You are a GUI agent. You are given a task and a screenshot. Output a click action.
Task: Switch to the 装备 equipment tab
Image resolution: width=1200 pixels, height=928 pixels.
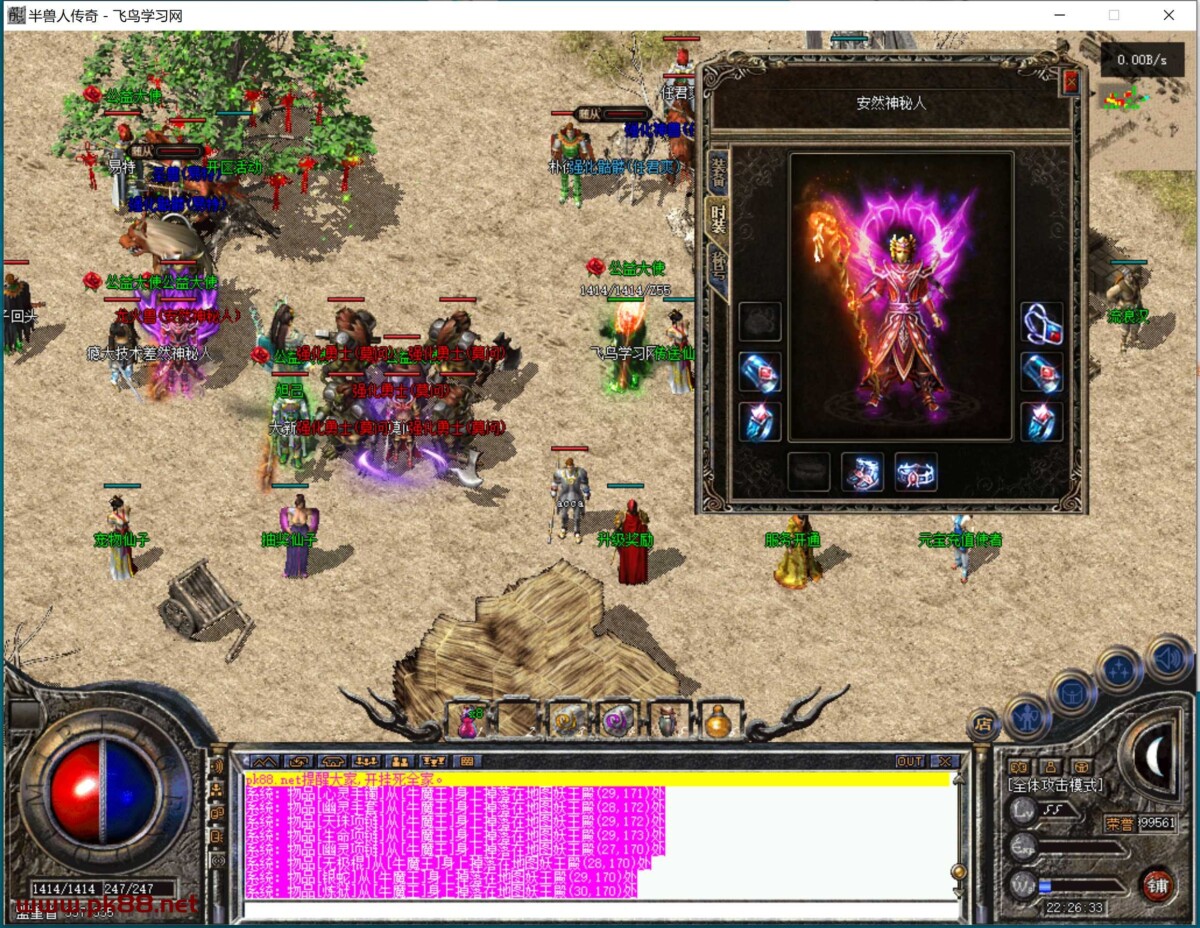point(717,172)
